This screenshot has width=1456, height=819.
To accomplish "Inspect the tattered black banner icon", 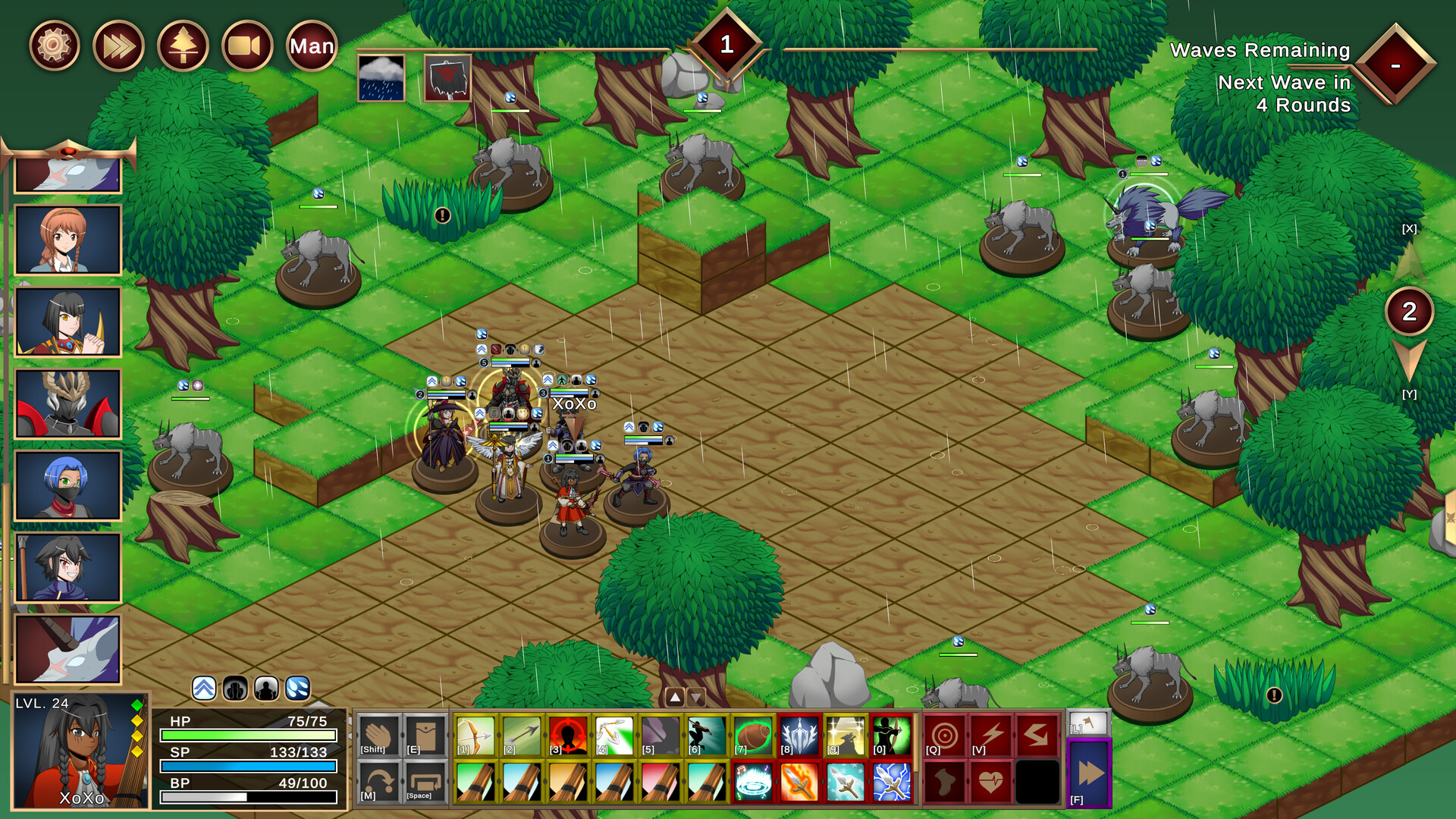I will [x=447, y=78].
